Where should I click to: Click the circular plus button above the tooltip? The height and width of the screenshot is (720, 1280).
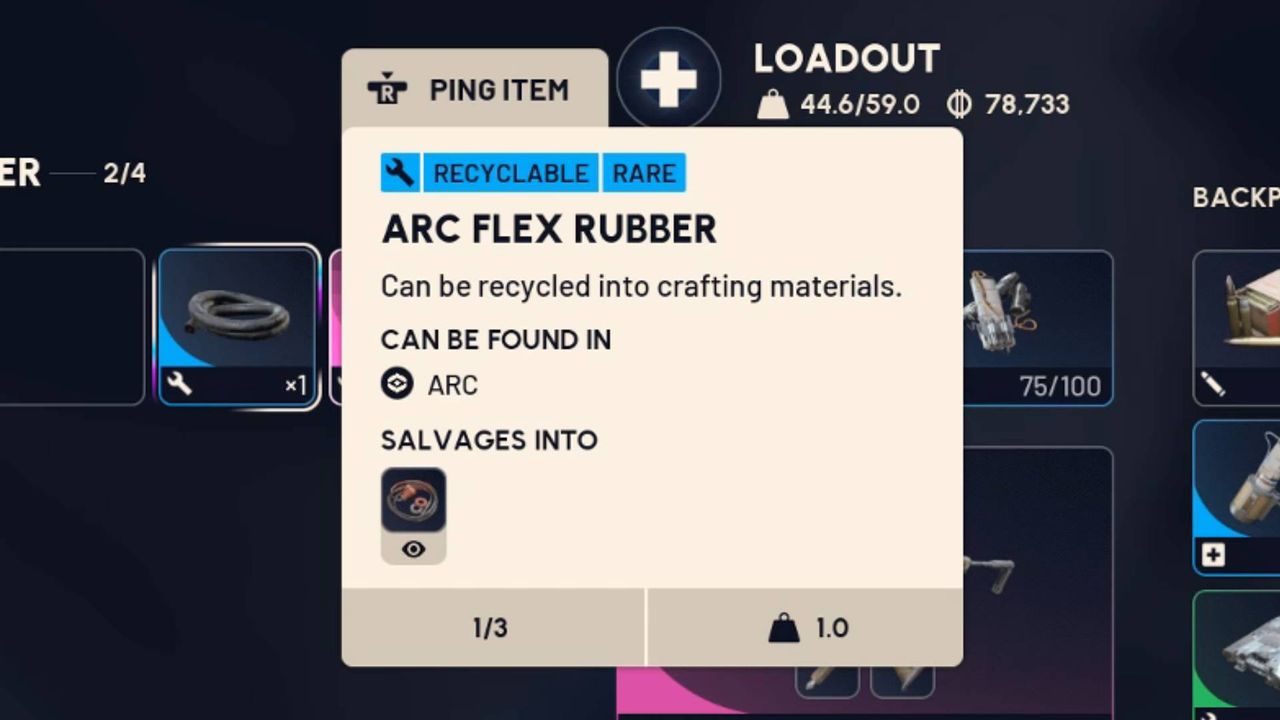click(x=669, y=76)
